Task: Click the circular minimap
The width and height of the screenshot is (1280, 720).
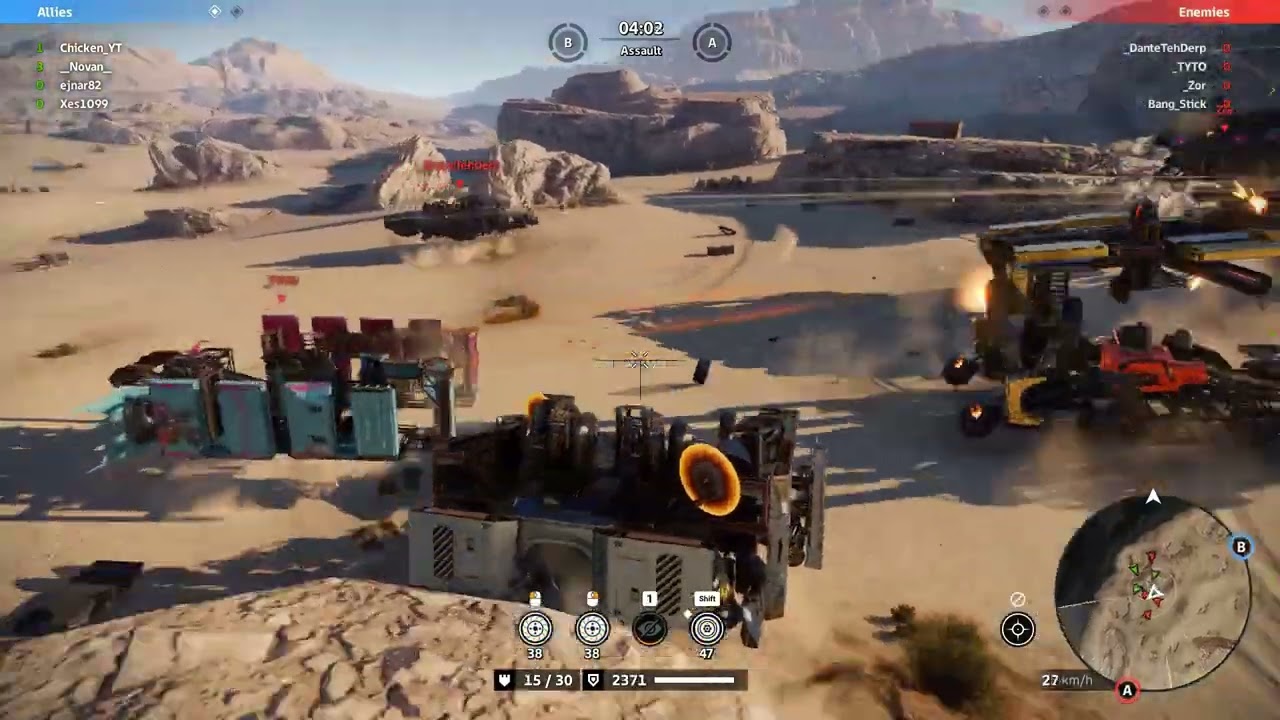Action: [1152, 592]
